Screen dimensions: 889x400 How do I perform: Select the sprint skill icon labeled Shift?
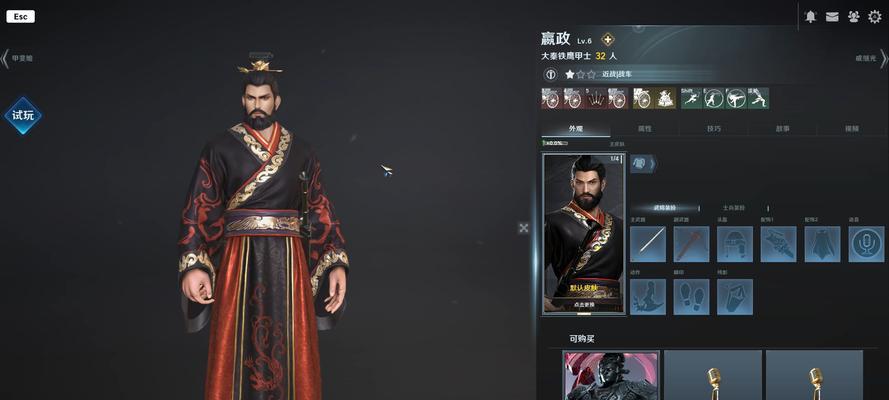coord(692,98)
